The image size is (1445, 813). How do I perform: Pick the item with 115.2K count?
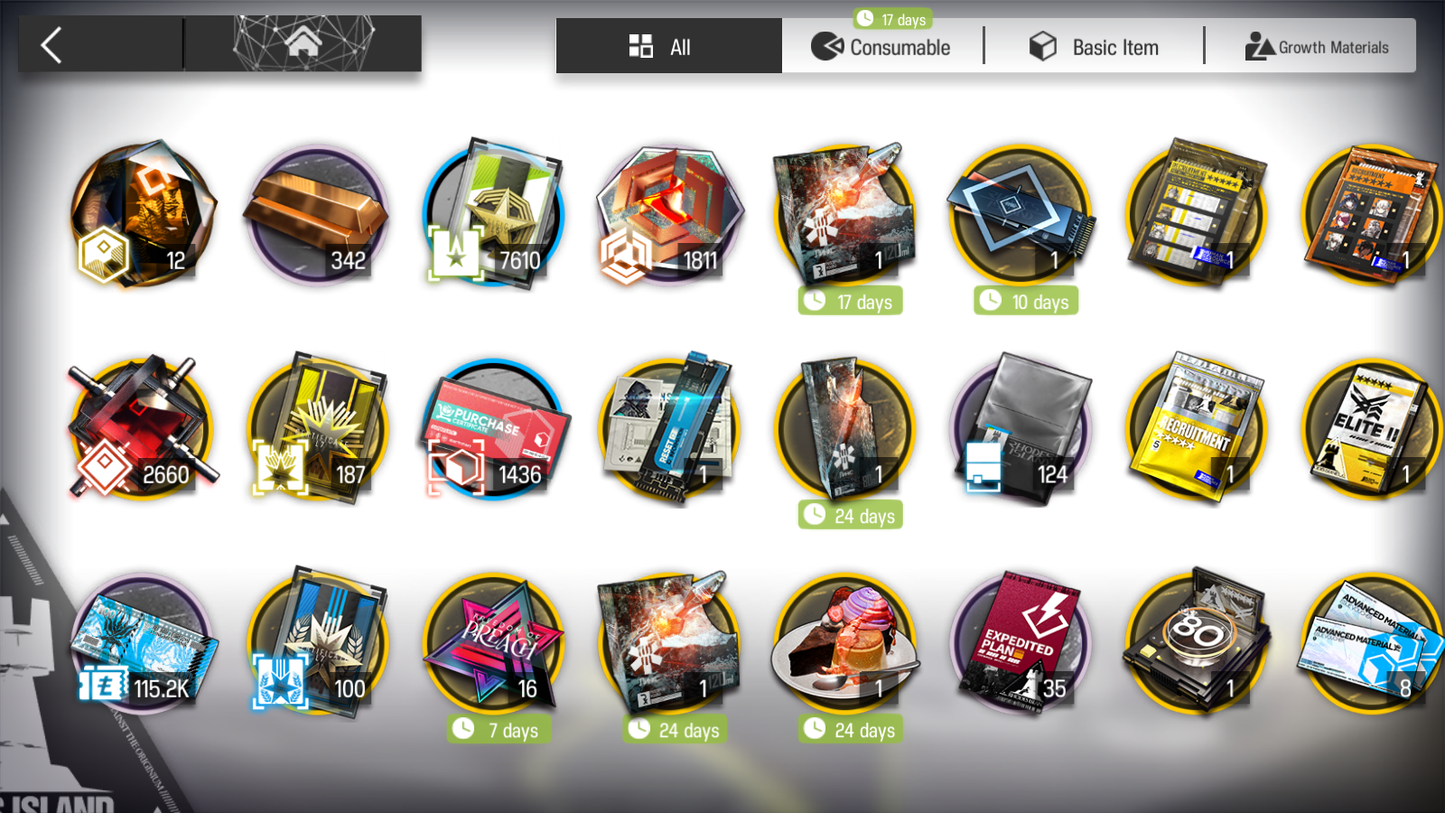(x=142, y=643)
